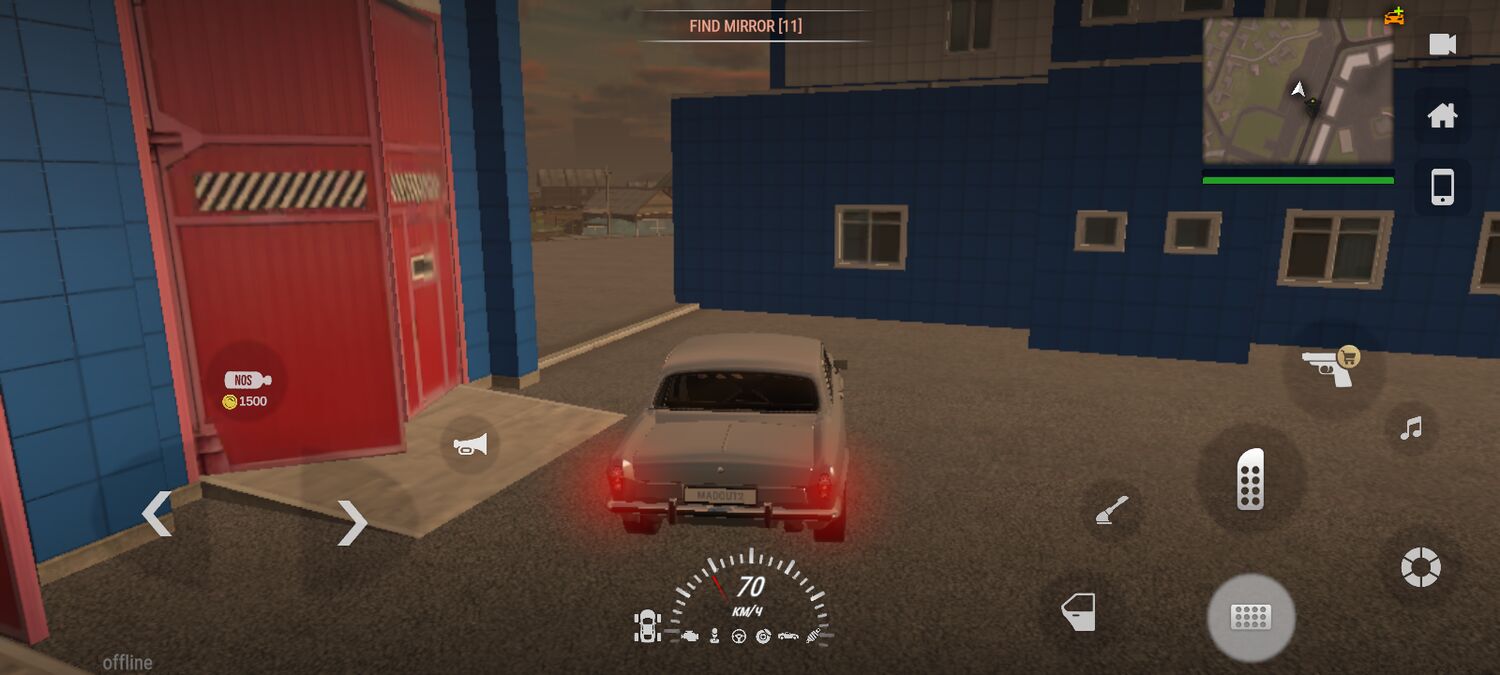Open the car status diagram icon

pos(648,626)
